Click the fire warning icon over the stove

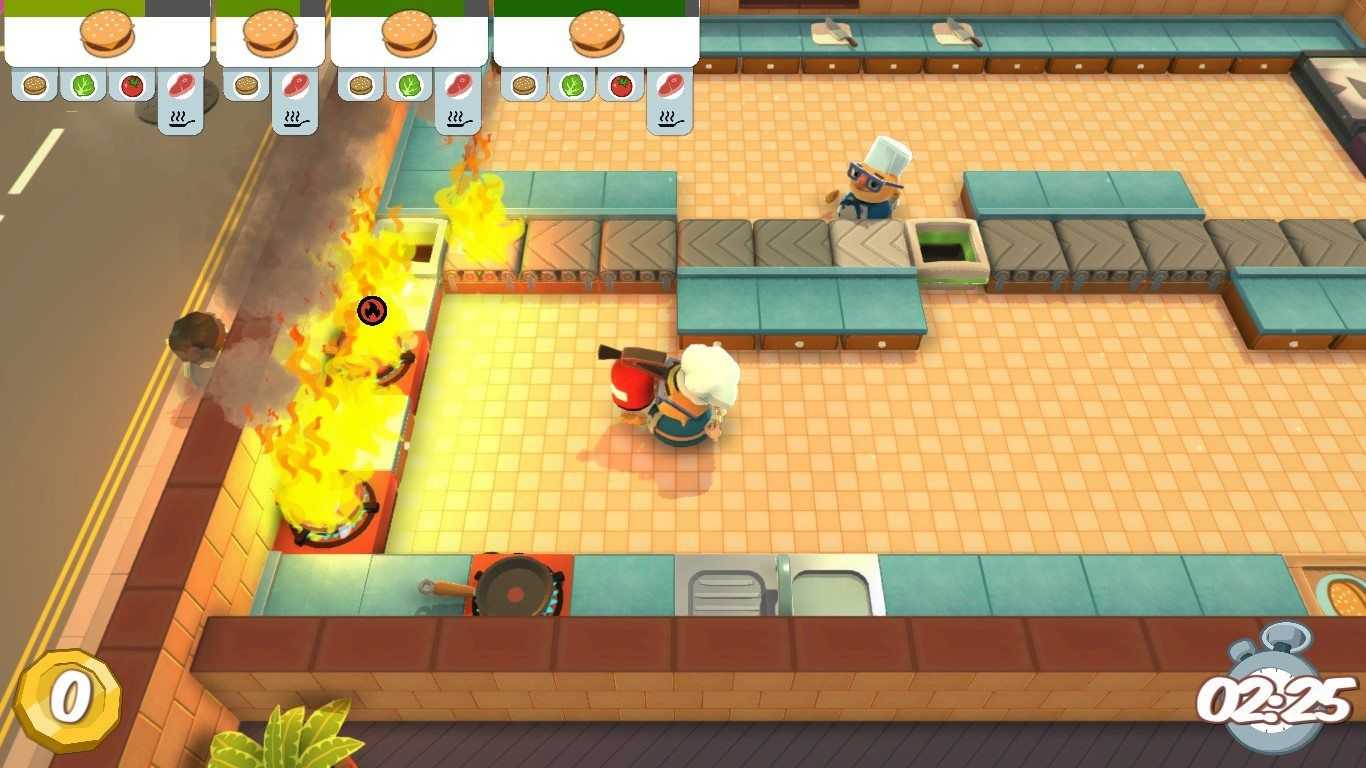(x=372, y=310)
